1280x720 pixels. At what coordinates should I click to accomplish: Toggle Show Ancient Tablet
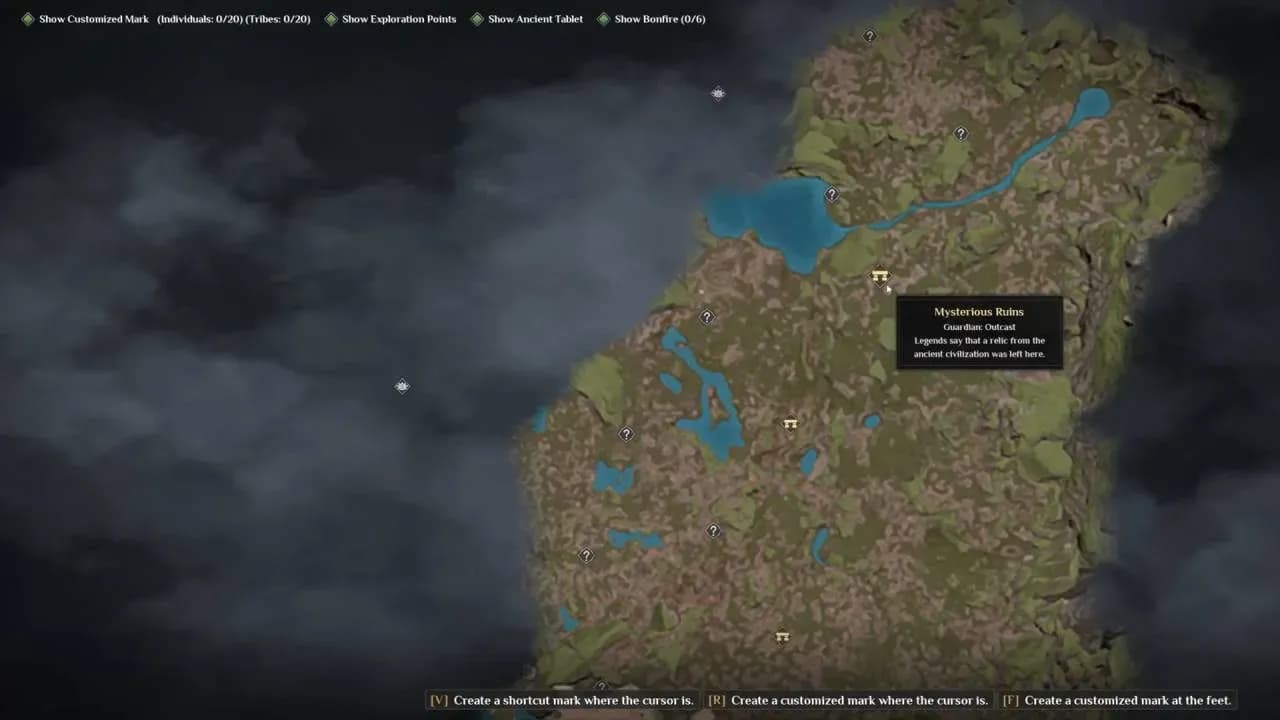(x=533, y=18)
